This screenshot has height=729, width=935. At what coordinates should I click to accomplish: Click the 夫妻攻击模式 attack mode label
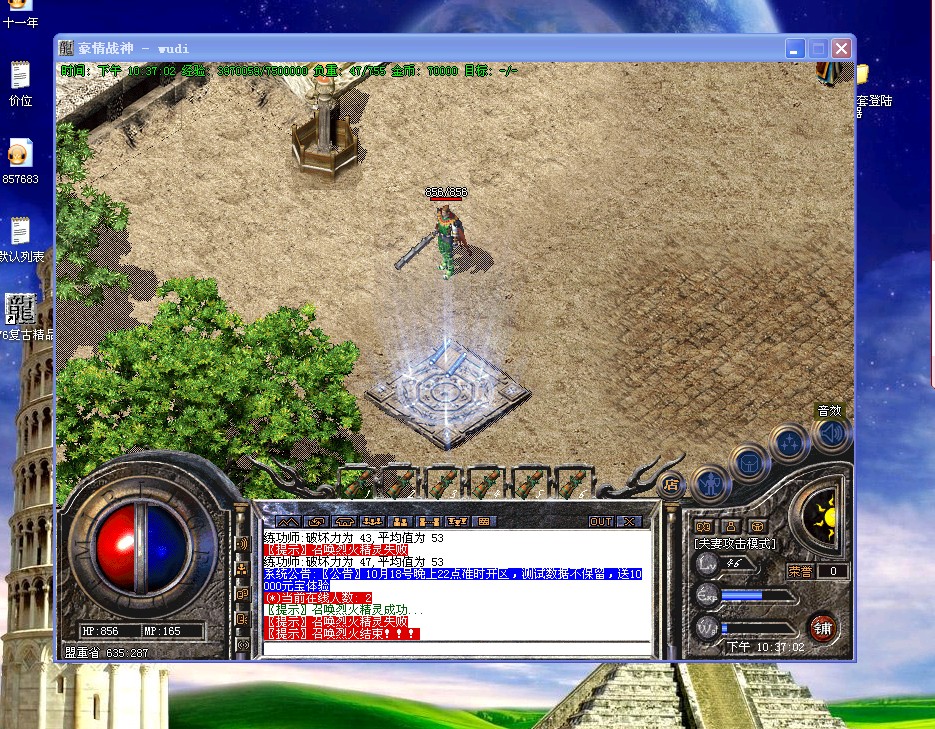coord(735,543)
